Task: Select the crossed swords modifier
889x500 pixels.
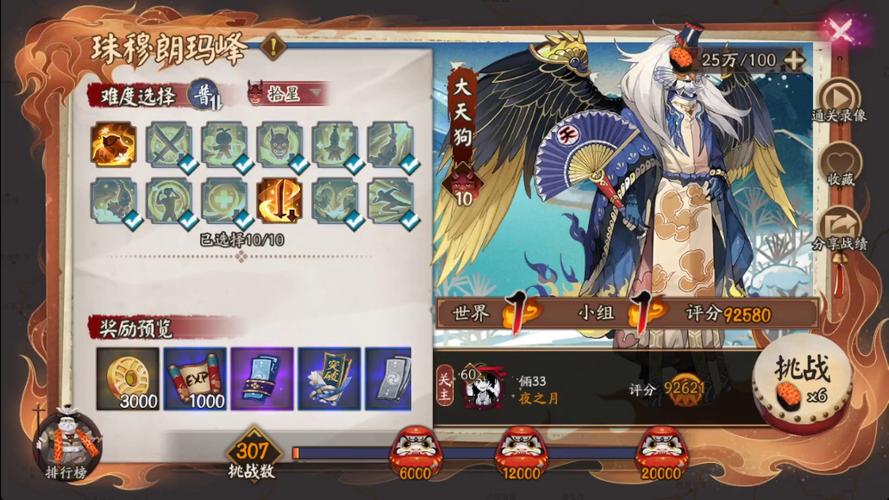Action: click(x=168, y=145)
